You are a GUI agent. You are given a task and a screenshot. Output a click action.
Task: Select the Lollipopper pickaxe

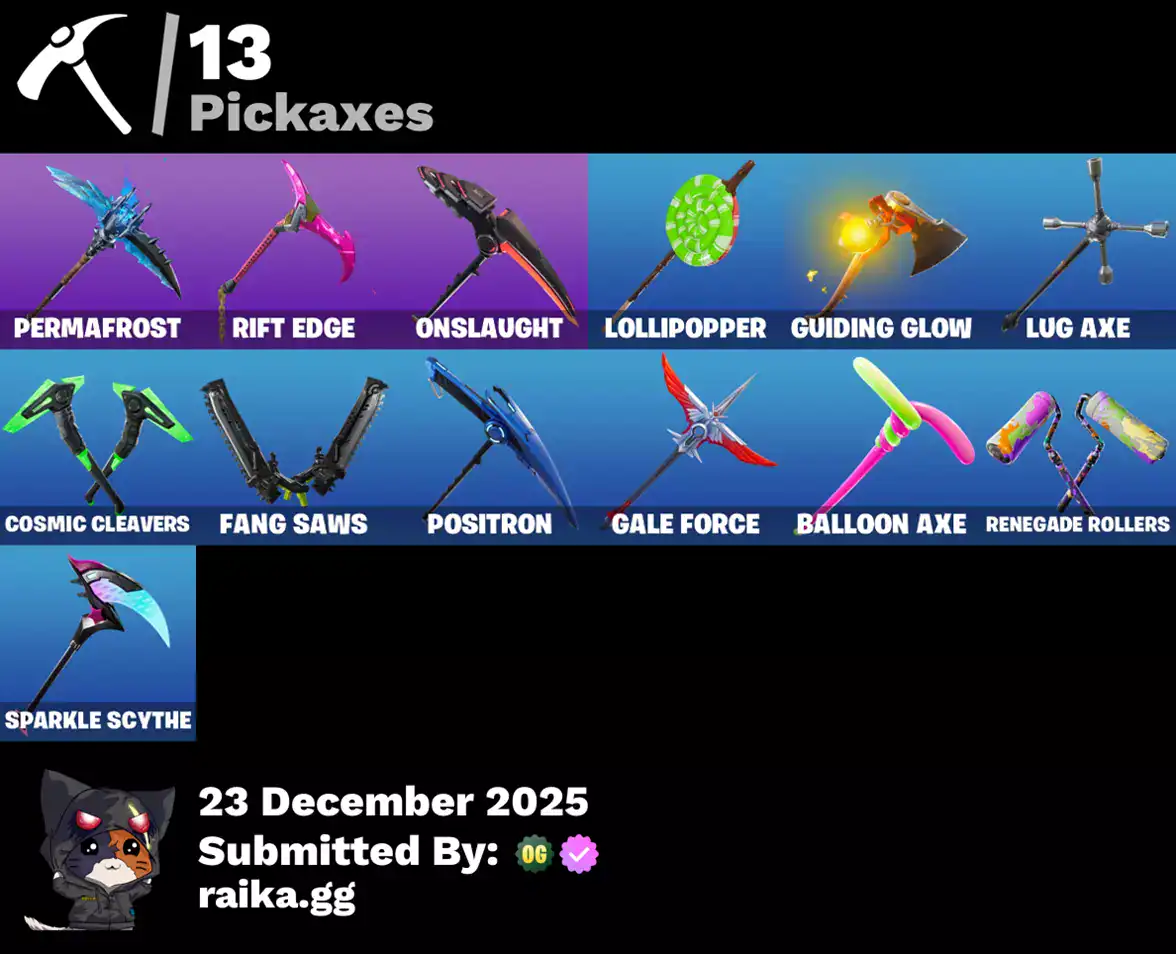point(686,250)
